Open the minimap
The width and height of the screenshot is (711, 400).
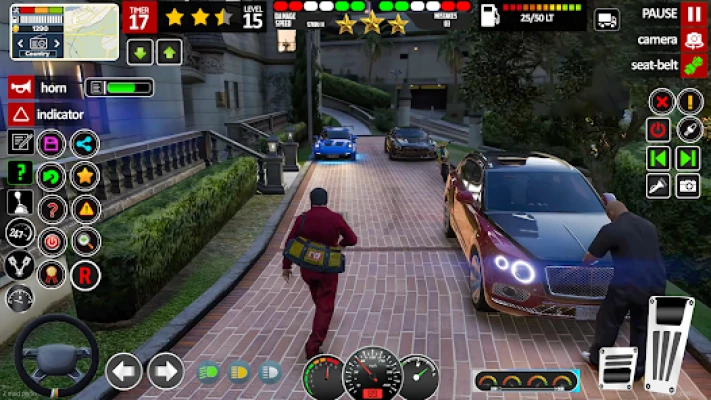[64, 31]
